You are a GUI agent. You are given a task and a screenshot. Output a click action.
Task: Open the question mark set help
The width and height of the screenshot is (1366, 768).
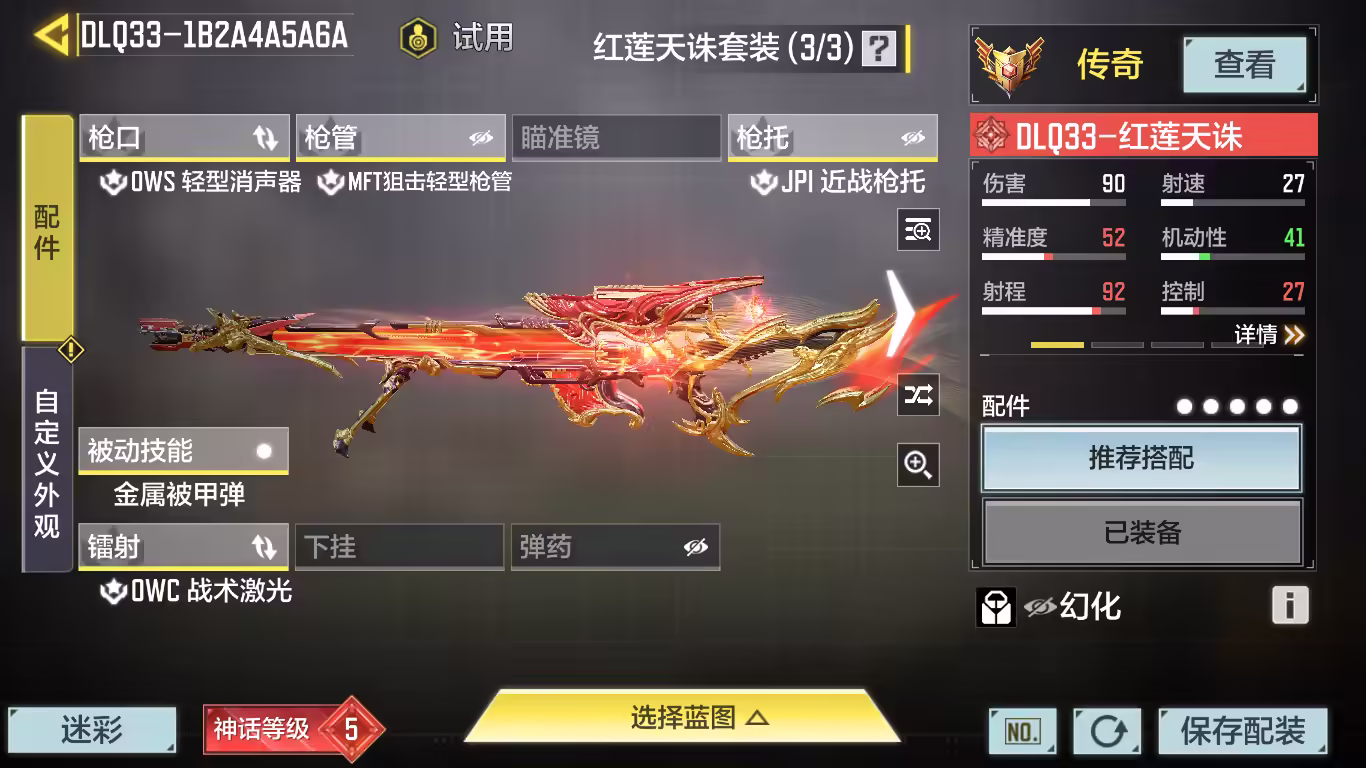tap(879, 47)
